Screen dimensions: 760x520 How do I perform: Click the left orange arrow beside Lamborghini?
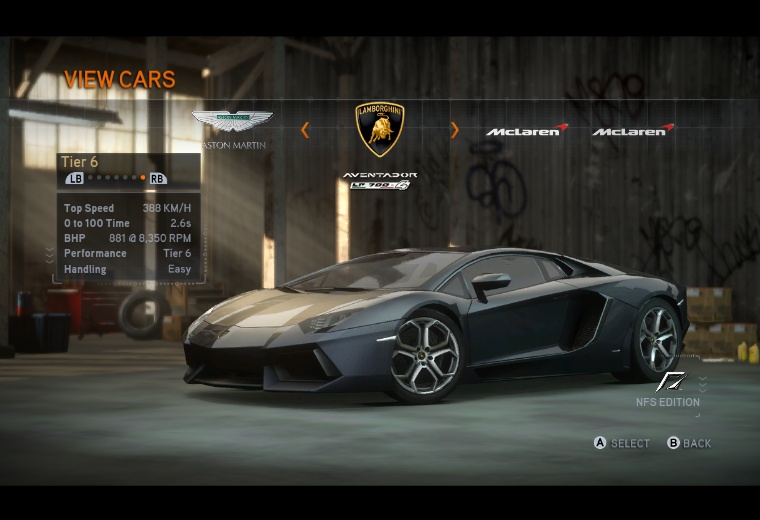[305, 129]
